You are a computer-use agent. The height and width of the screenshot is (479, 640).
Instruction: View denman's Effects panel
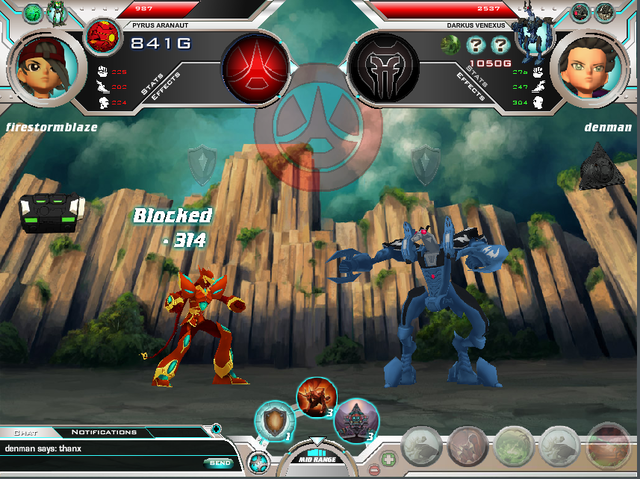pos(469,84)
